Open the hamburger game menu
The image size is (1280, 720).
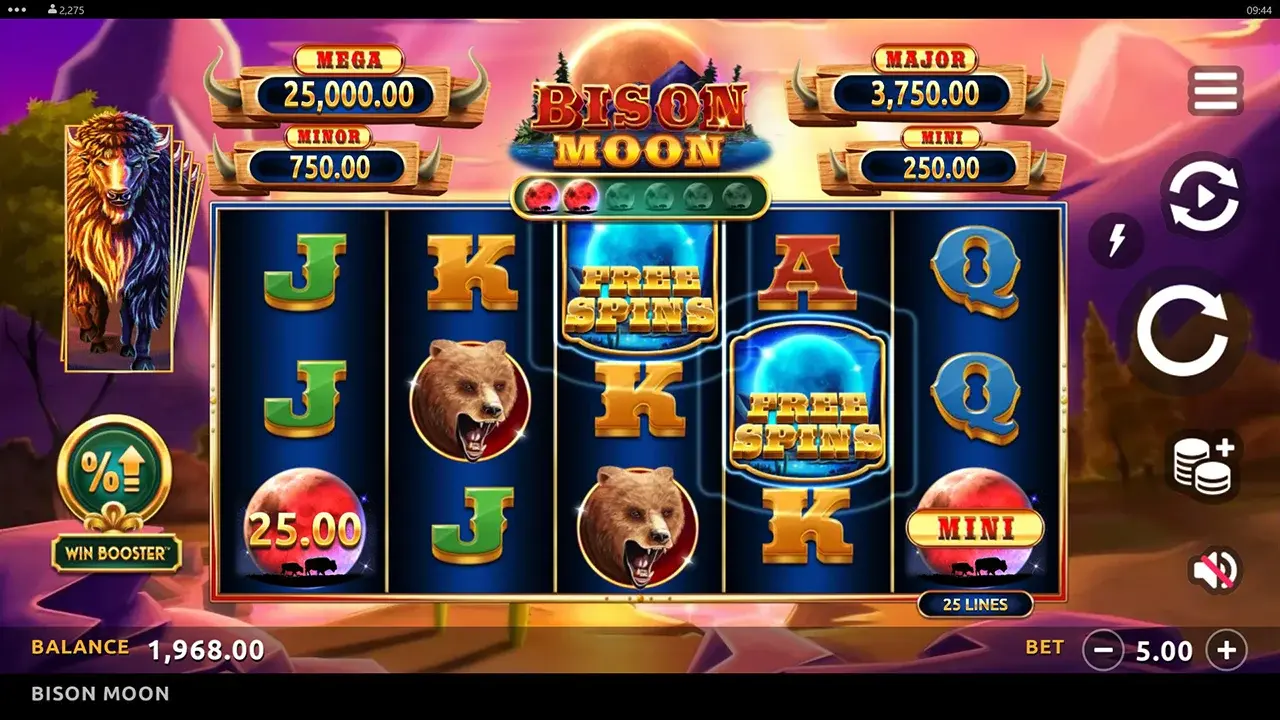click(x=1213, y=88)
